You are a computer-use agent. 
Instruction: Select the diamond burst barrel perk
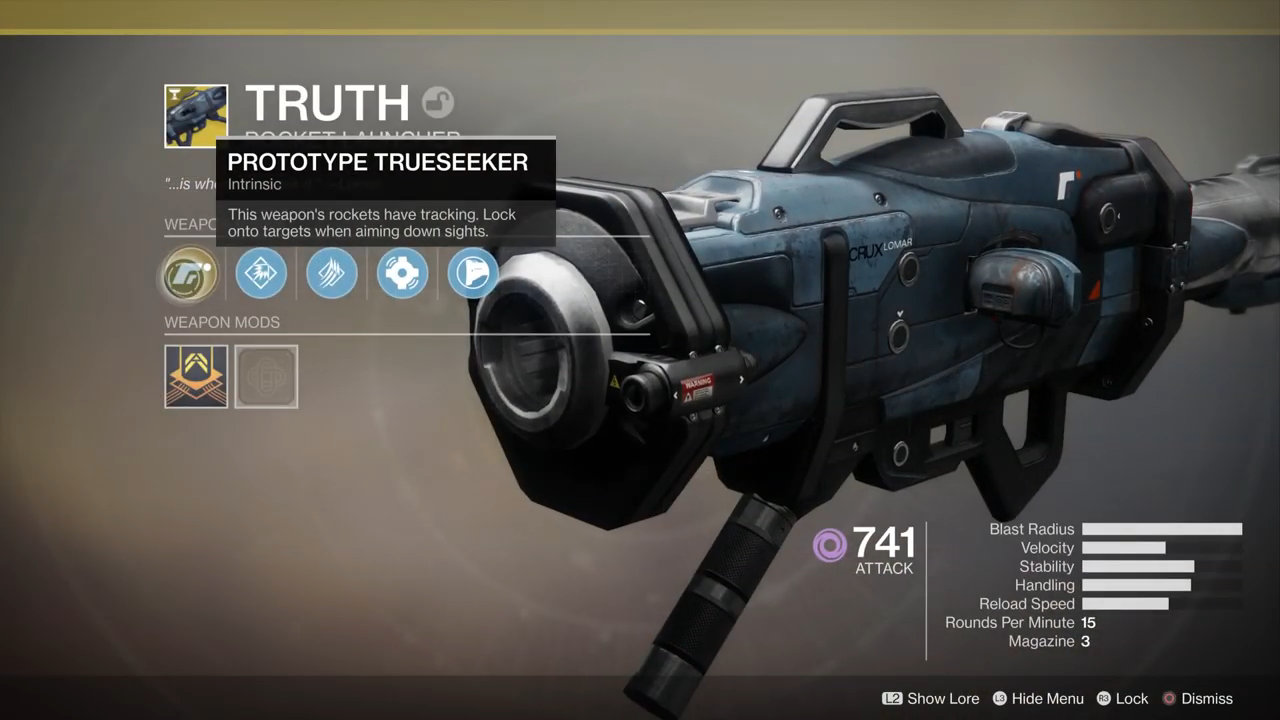[x=261, y=273]
